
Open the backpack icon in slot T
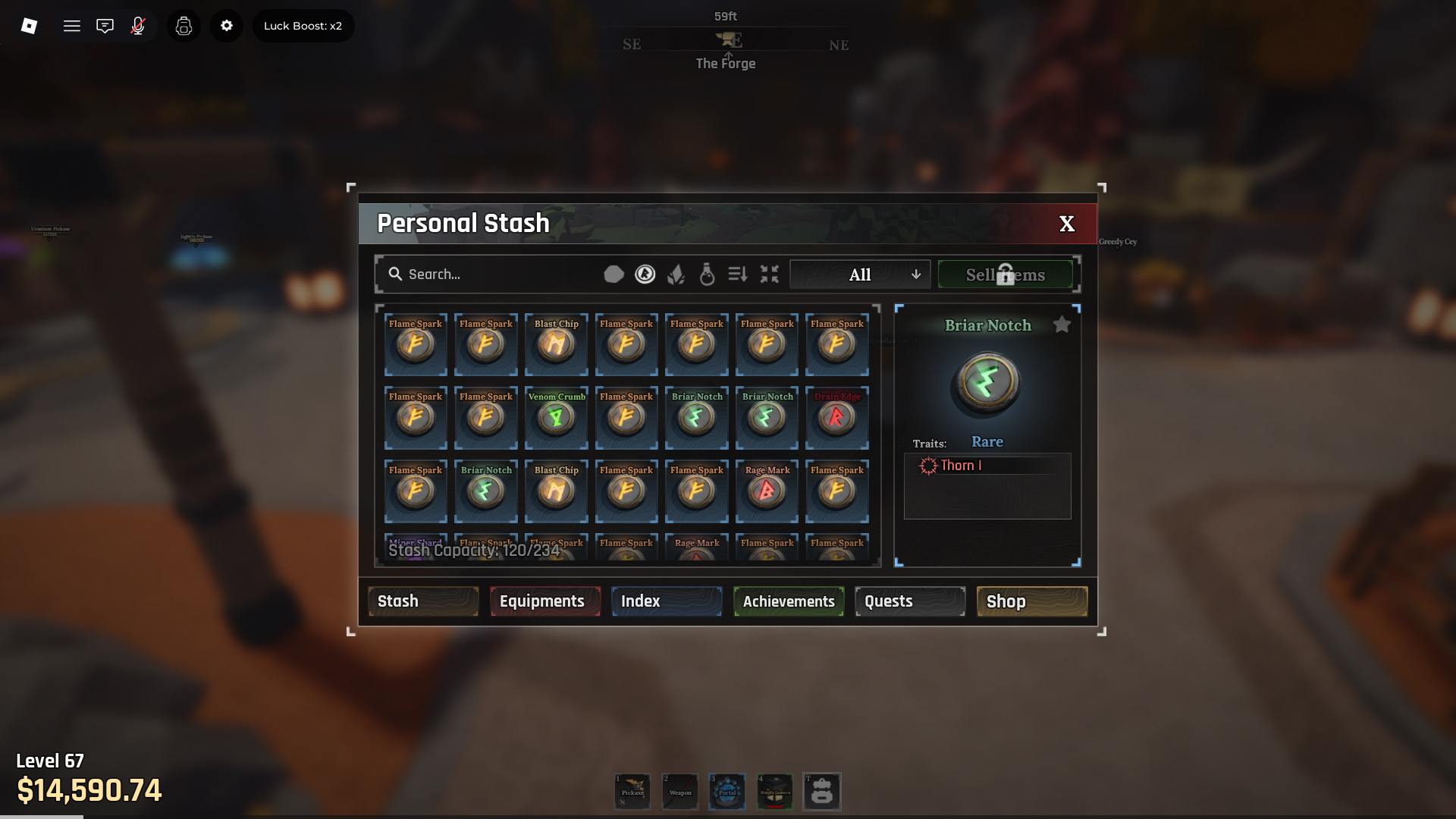pyautogui.click(x=822, y=791)
